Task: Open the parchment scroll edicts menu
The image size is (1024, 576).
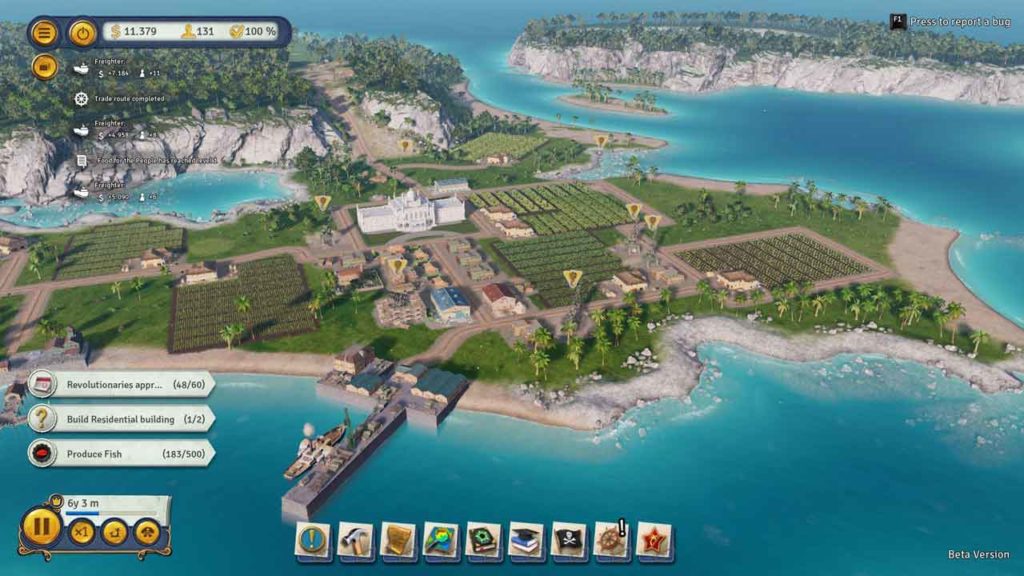Action: tap(398, 540)
